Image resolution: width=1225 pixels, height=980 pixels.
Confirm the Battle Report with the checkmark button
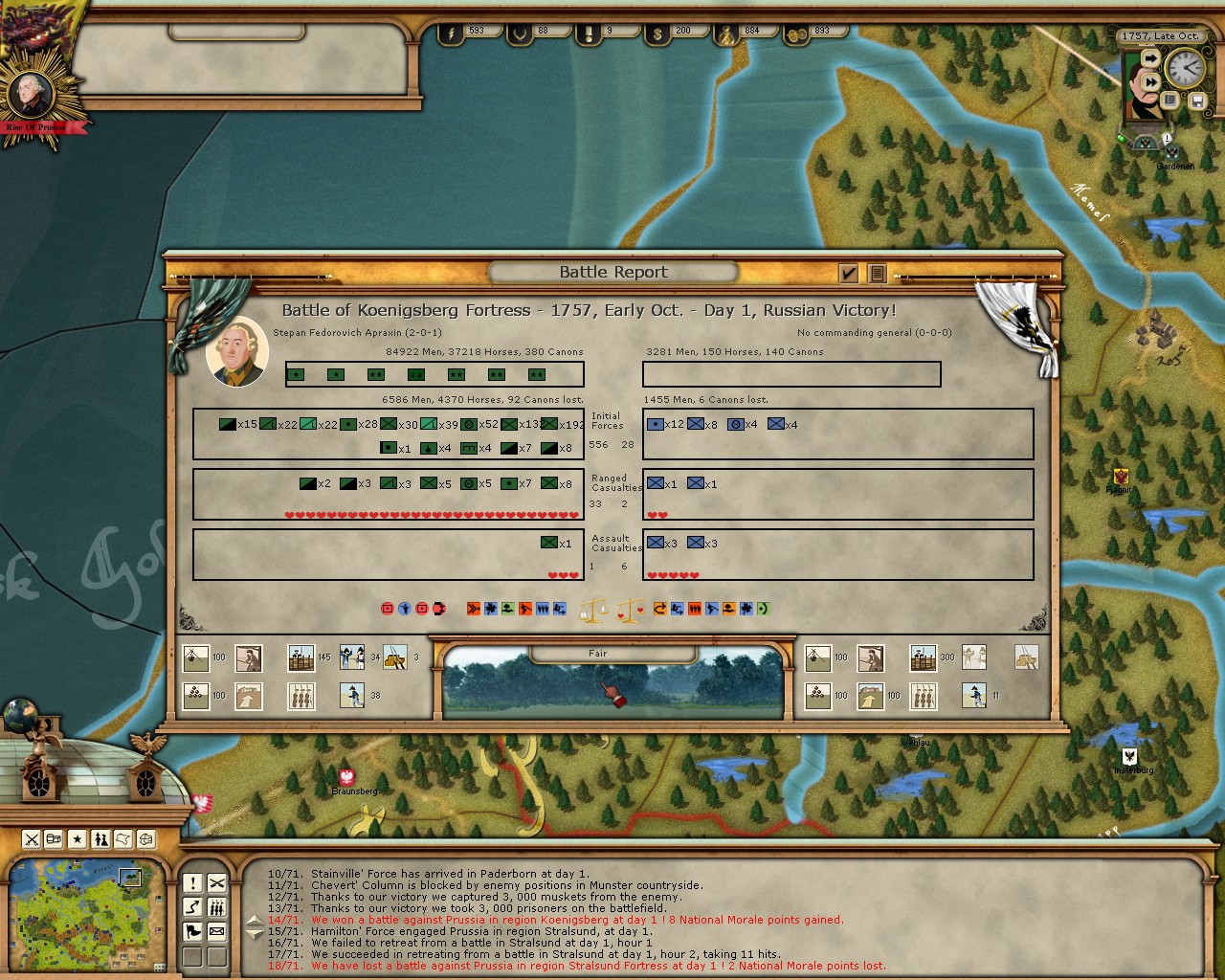click(848, 274)
